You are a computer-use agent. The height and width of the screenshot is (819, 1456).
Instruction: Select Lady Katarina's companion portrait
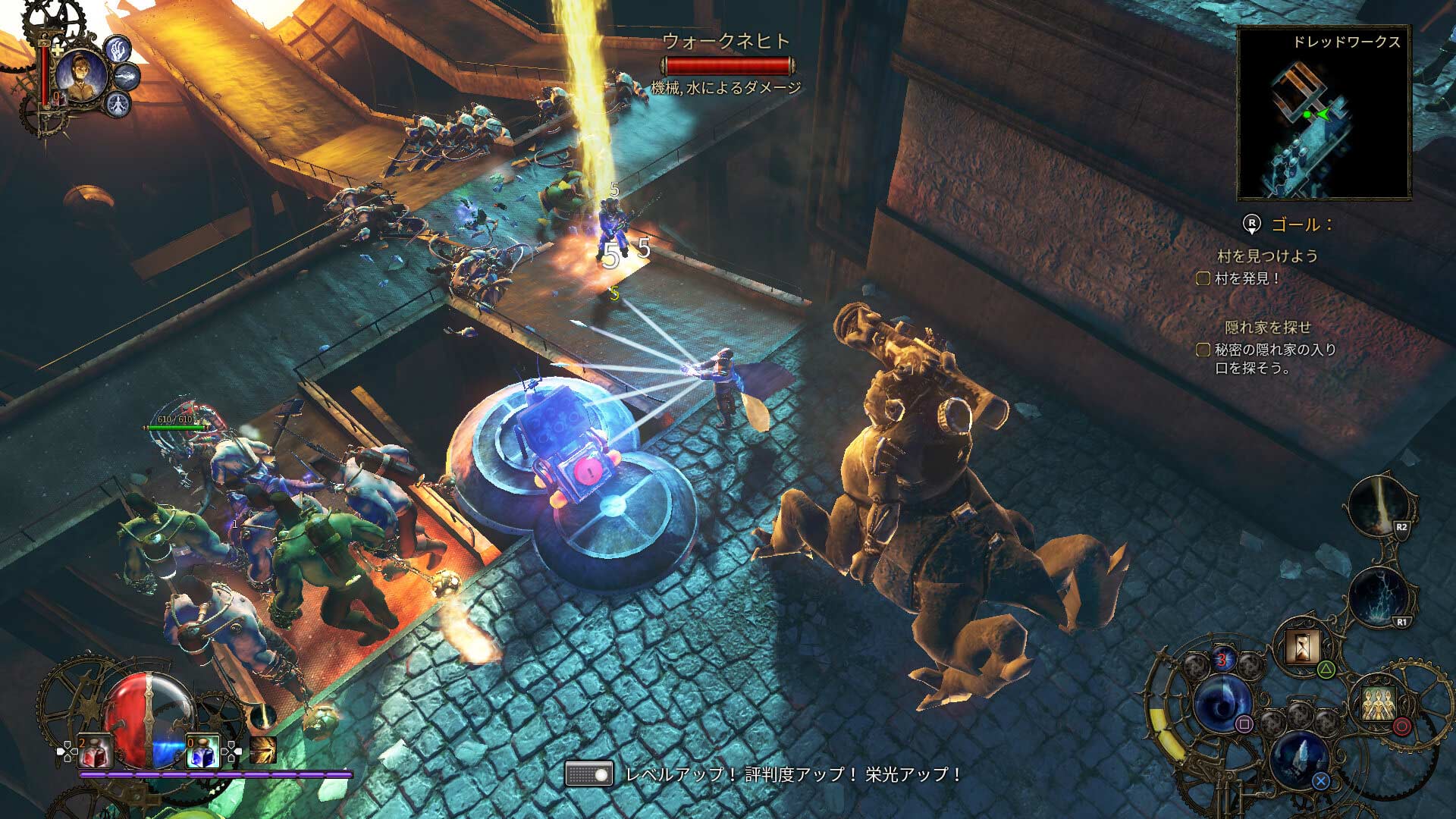tap(80, 75)
